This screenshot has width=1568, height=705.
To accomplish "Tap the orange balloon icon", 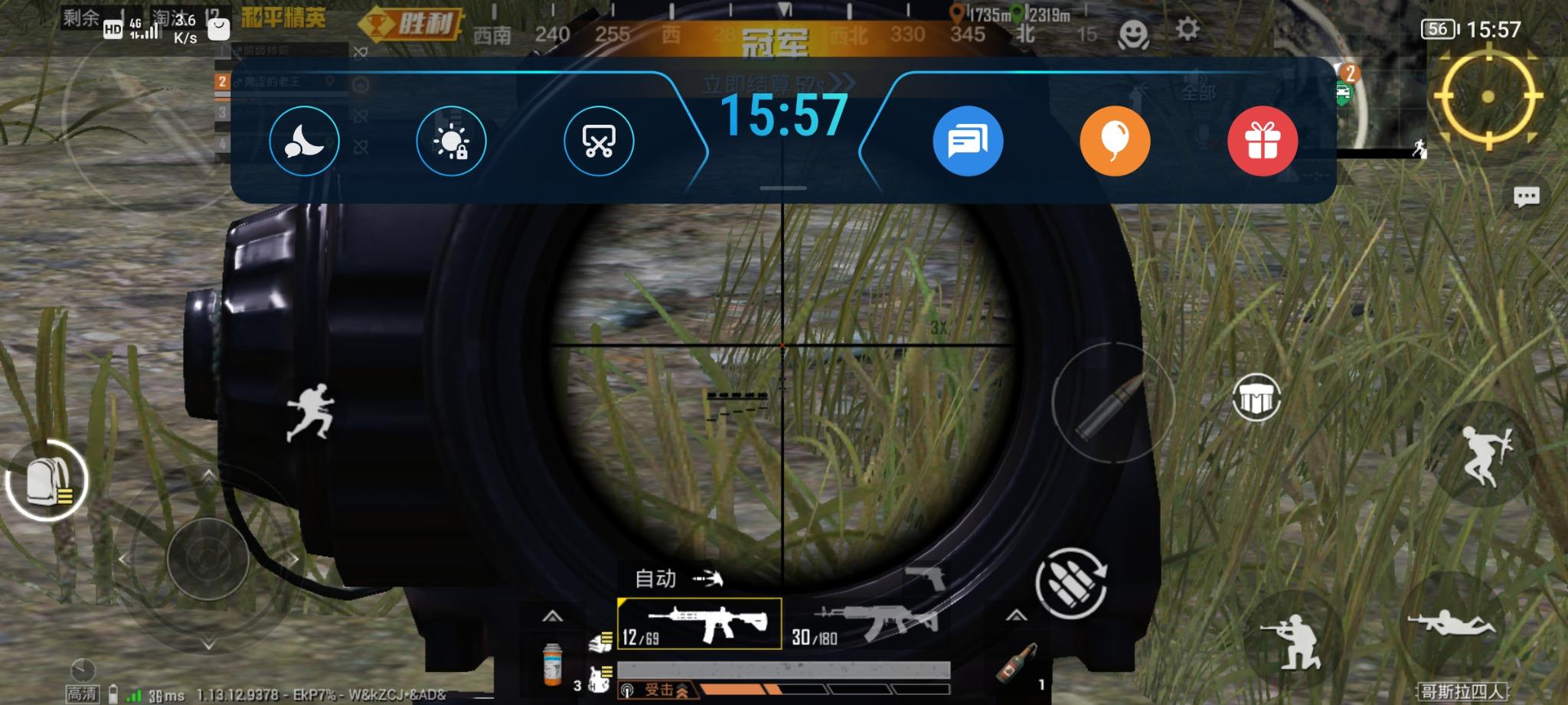I will (x=1114, y=141).
